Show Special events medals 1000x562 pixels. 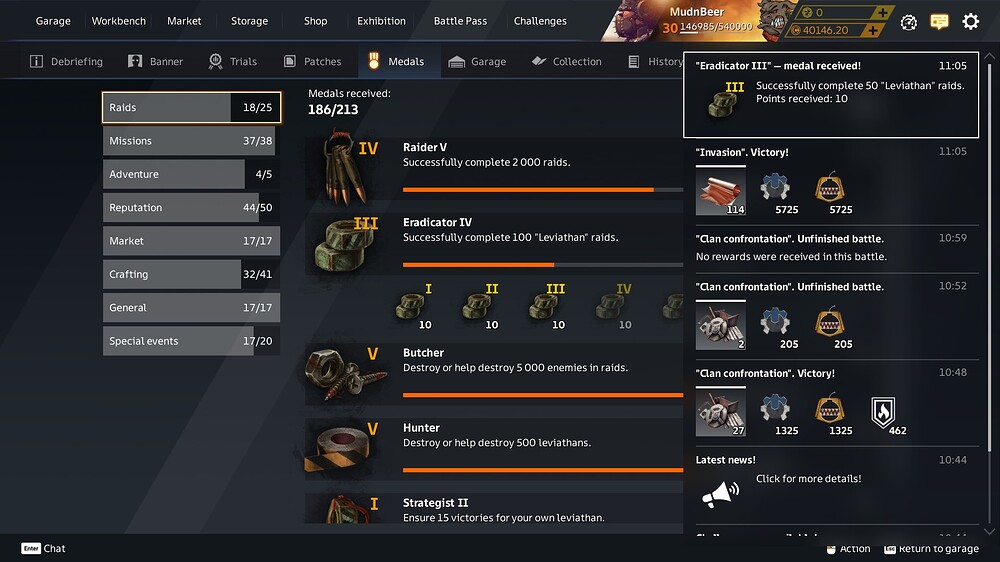point(190,341)
